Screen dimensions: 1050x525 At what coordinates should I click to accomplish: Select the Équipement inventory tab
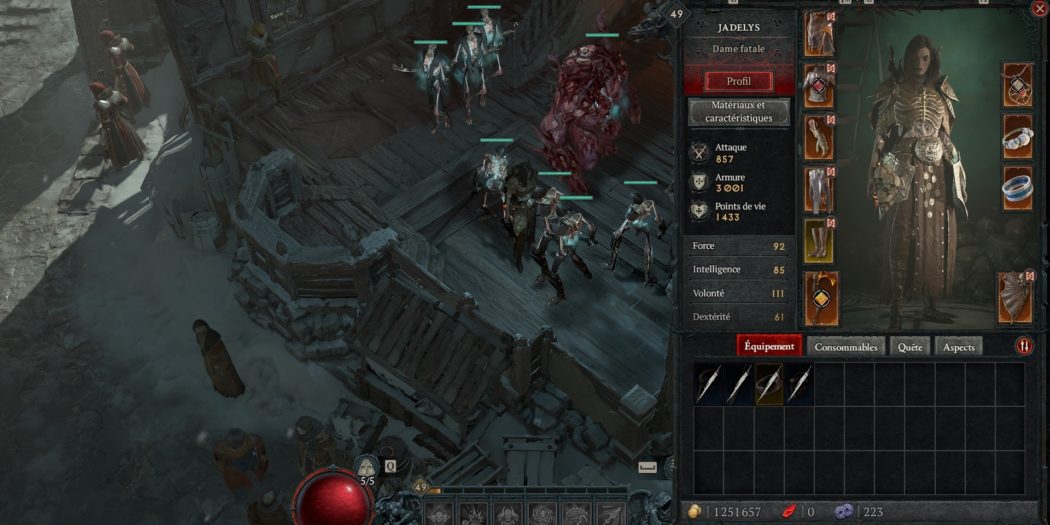point(770,346)
